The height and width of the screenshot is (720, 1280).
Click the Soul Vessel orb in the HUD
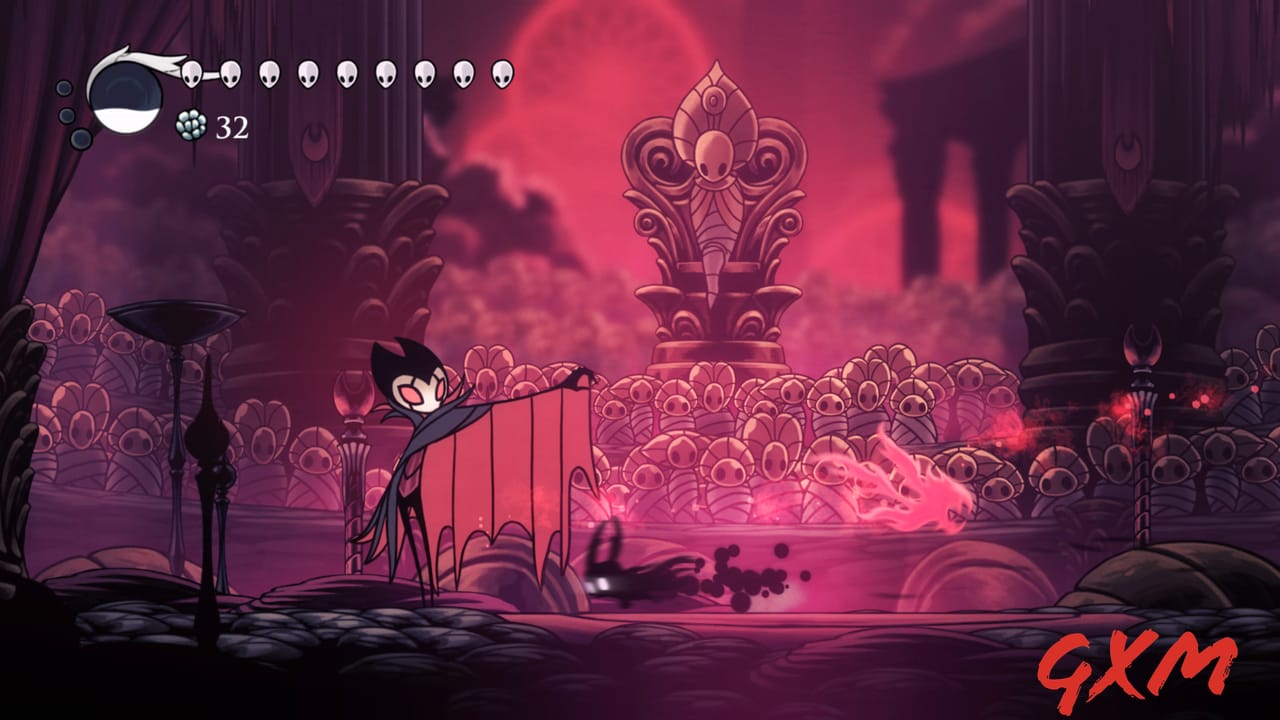tap(125, 95)
